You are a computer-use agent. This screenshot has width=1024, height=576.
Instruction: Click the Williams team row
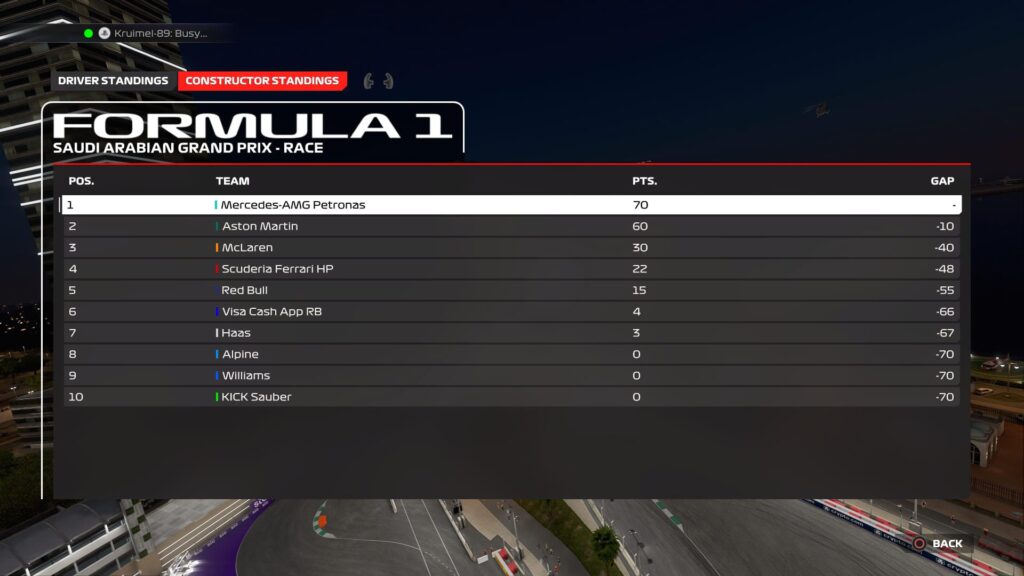click(x=510, y=376)
